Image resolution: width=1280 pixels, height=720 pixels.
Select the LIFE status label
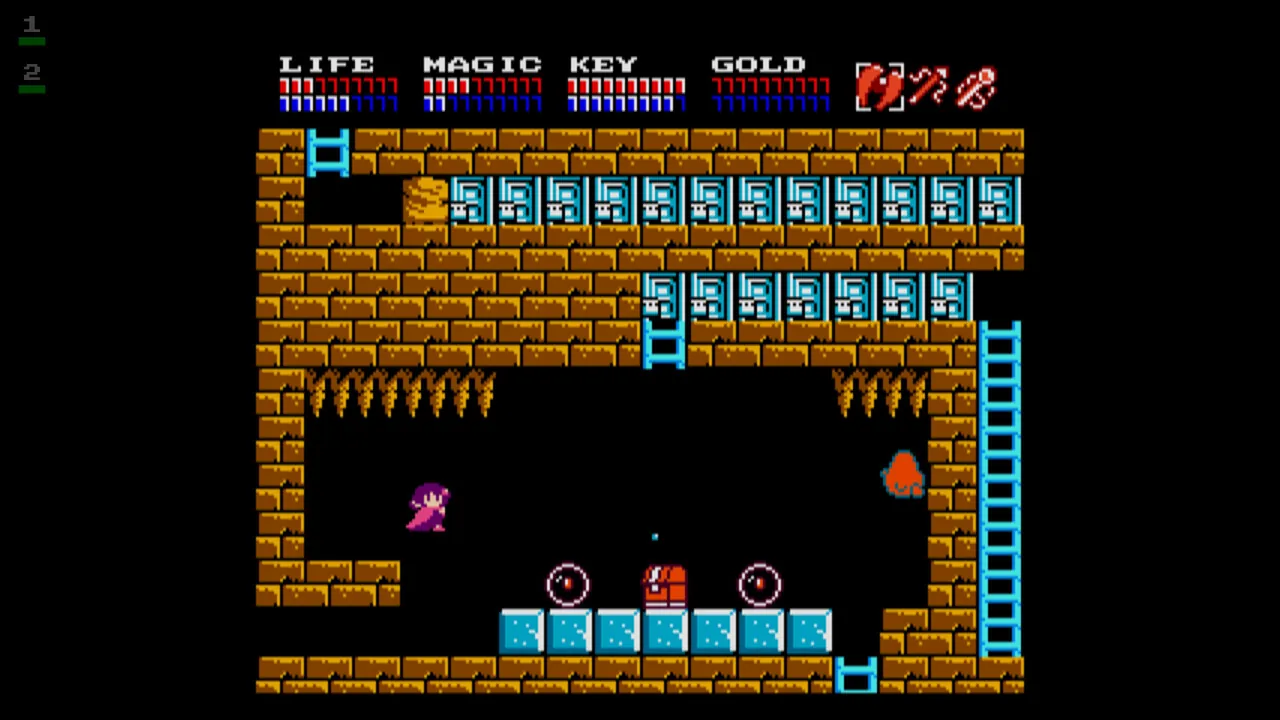(x=329, y=64)
